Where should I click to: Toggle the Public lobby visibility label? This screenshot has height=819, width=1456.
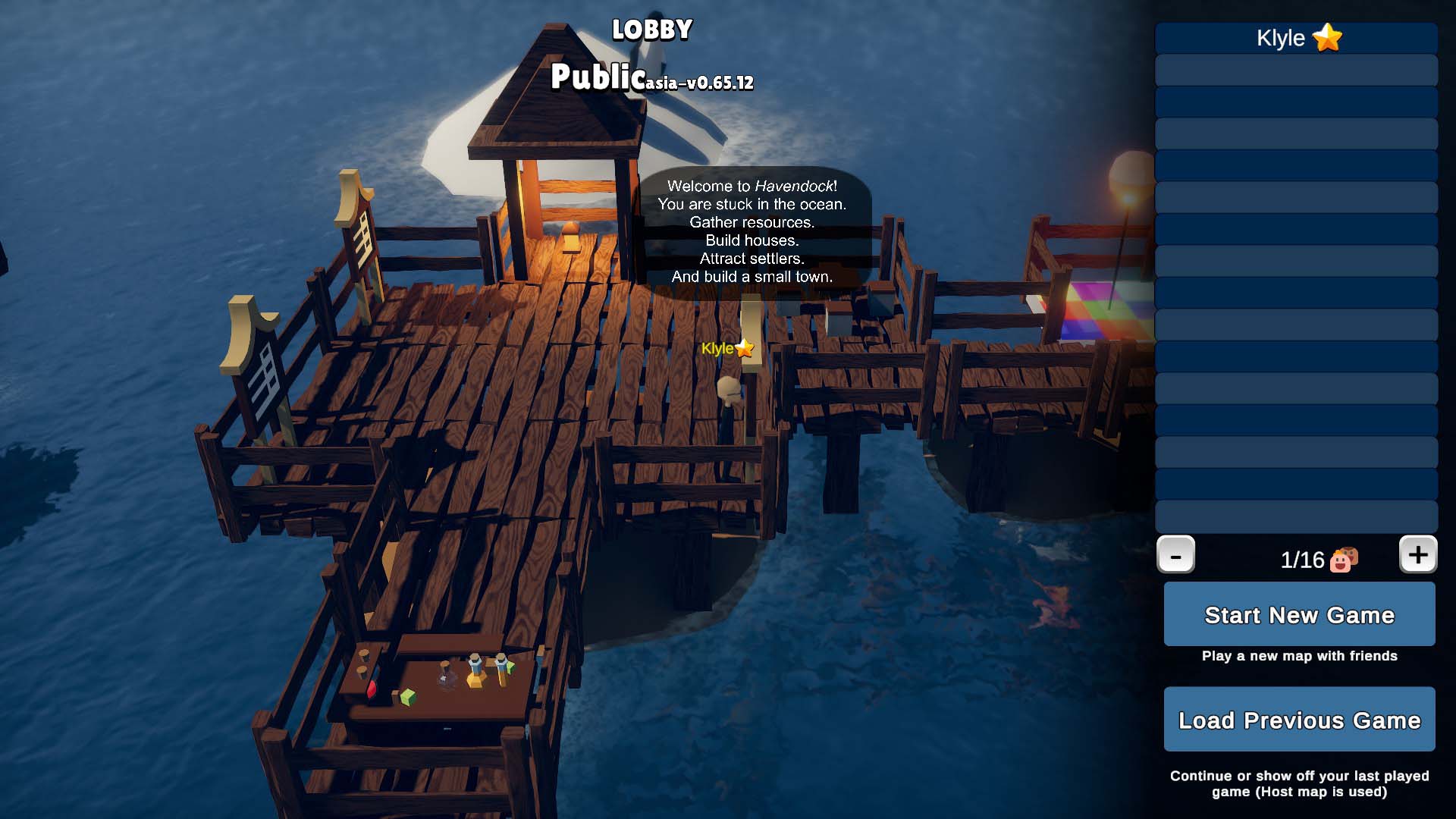tap(597, 77)
